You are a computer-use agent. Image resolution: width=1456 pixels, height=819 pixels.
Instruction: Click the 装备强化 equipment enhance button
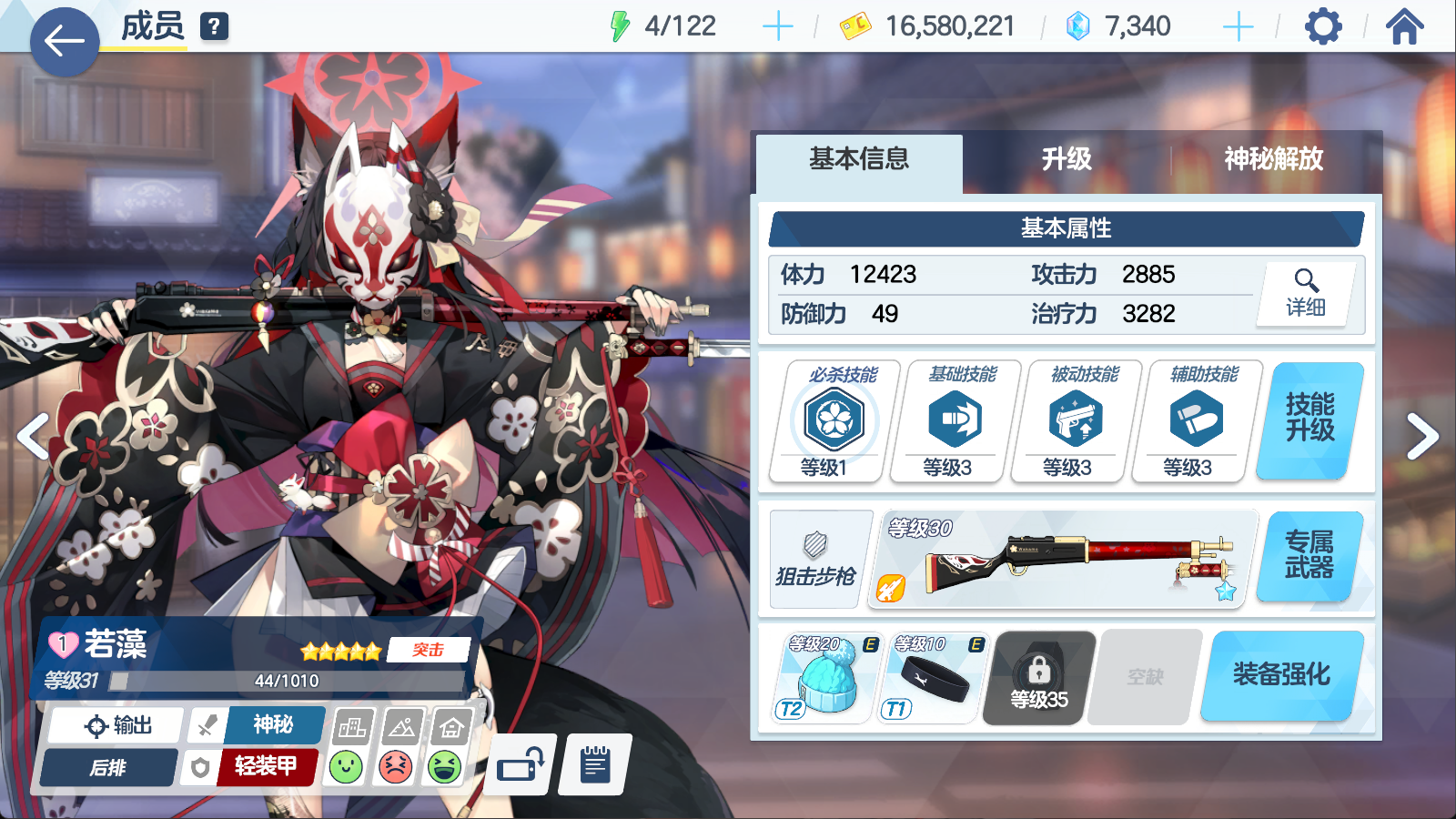pyautogui.click(x=1279, y=676)
